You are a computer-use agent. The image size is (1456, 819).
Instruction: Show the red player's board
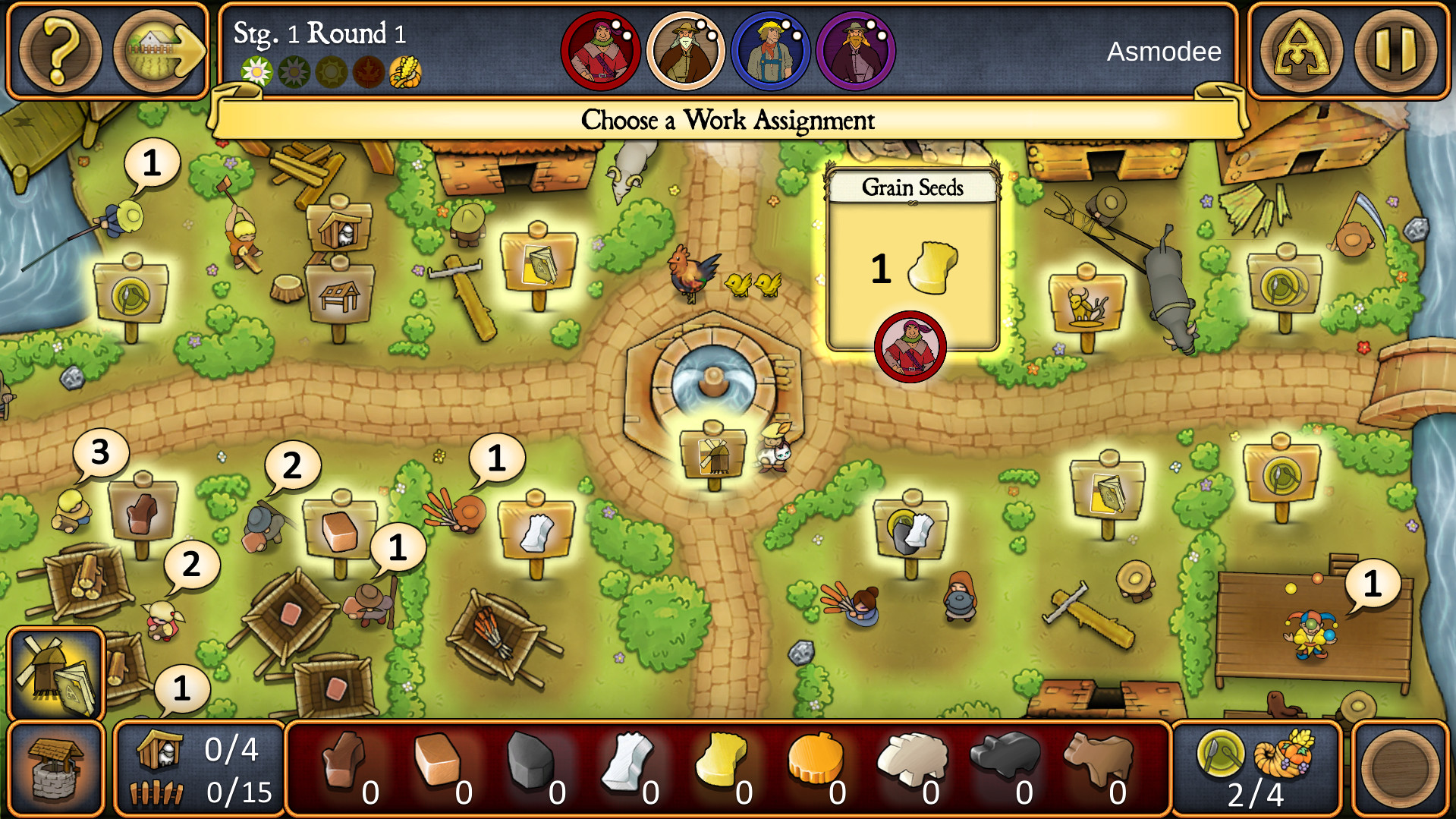pyautogui.click(x=600, y=50)
